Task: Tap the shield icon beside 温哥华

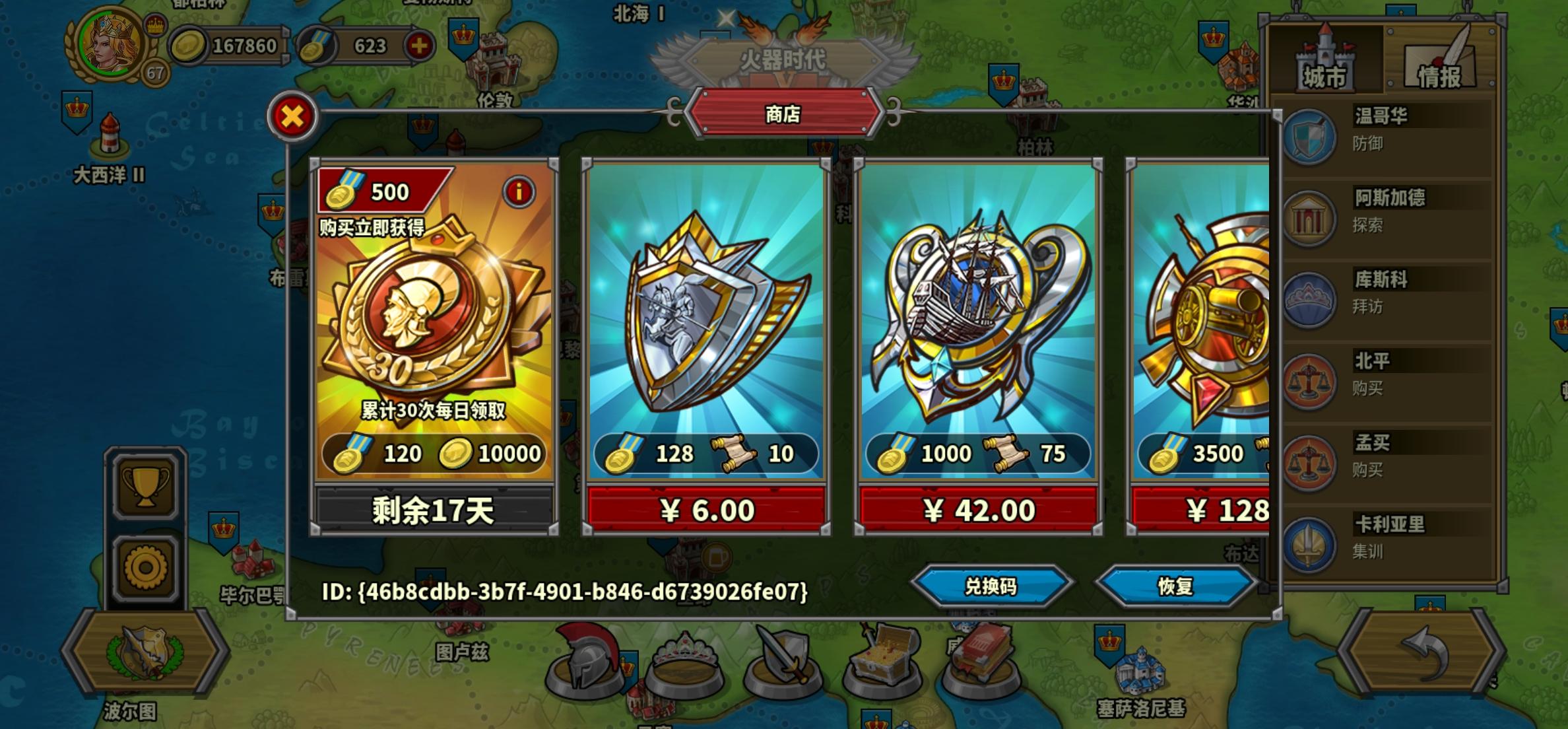Action: (1310, 137)
